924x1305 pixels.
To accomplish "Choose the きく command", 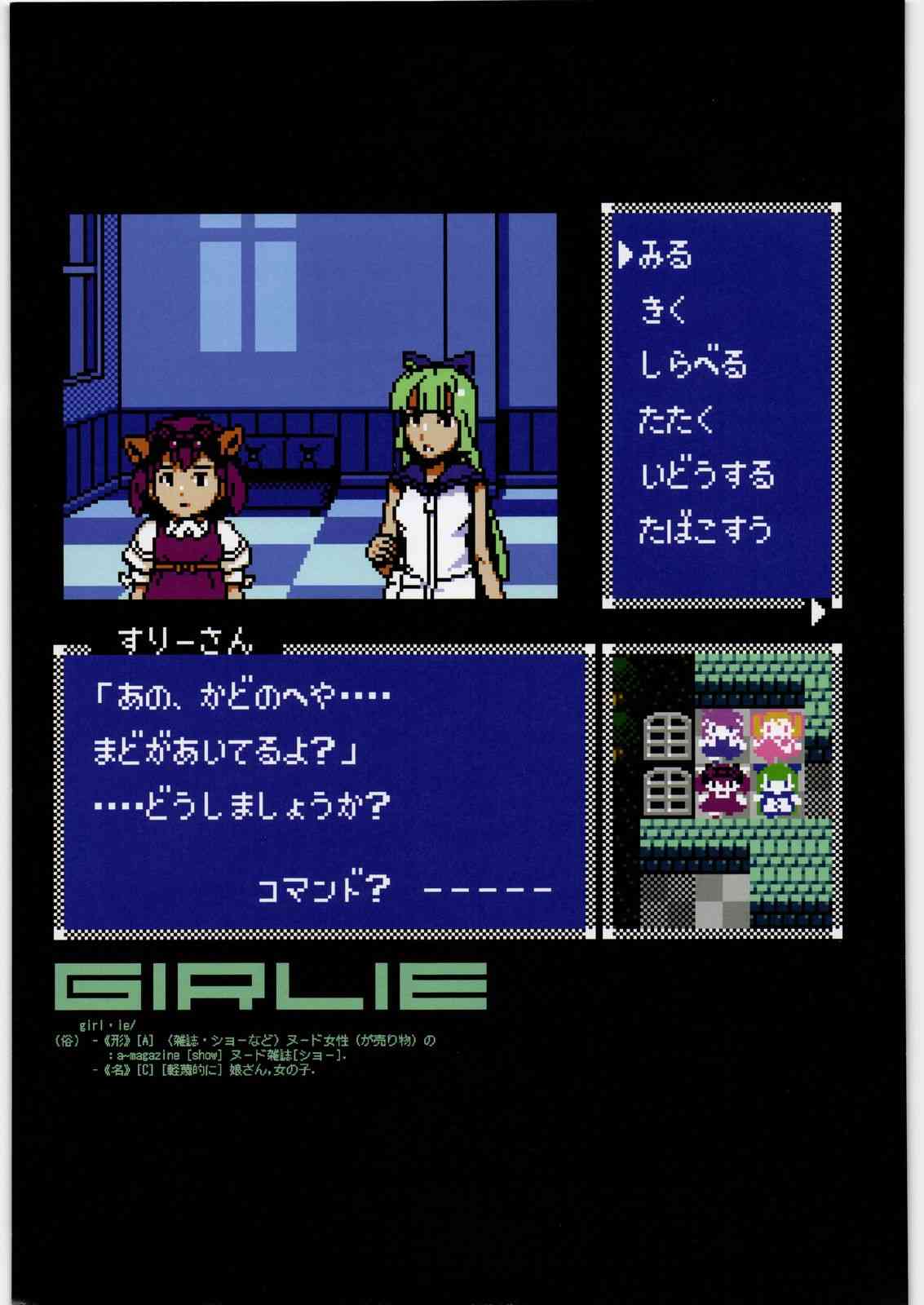I will tap(664, 310).
